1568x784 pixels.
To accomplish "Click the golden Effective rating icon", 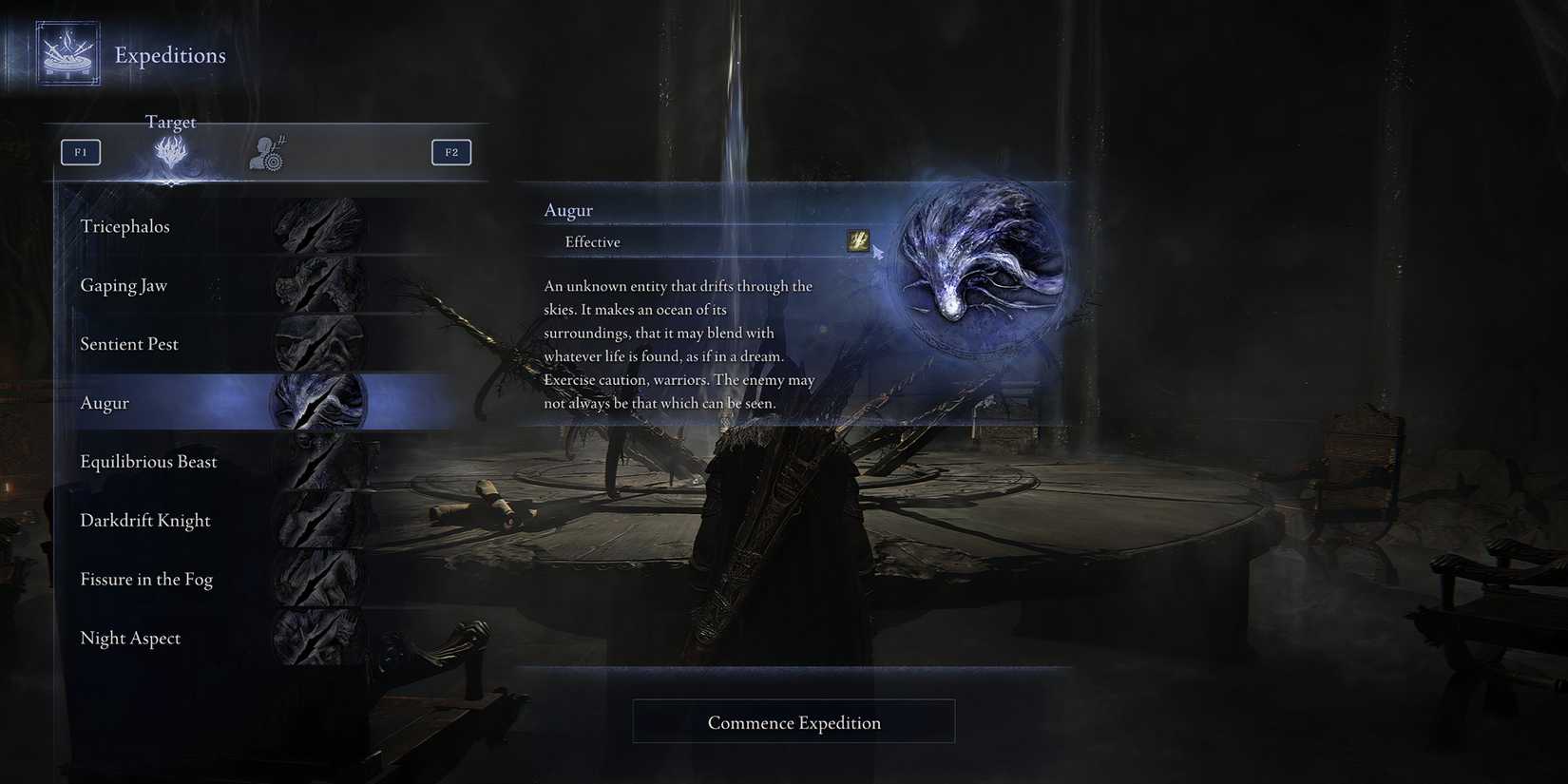I will point(857,241).
